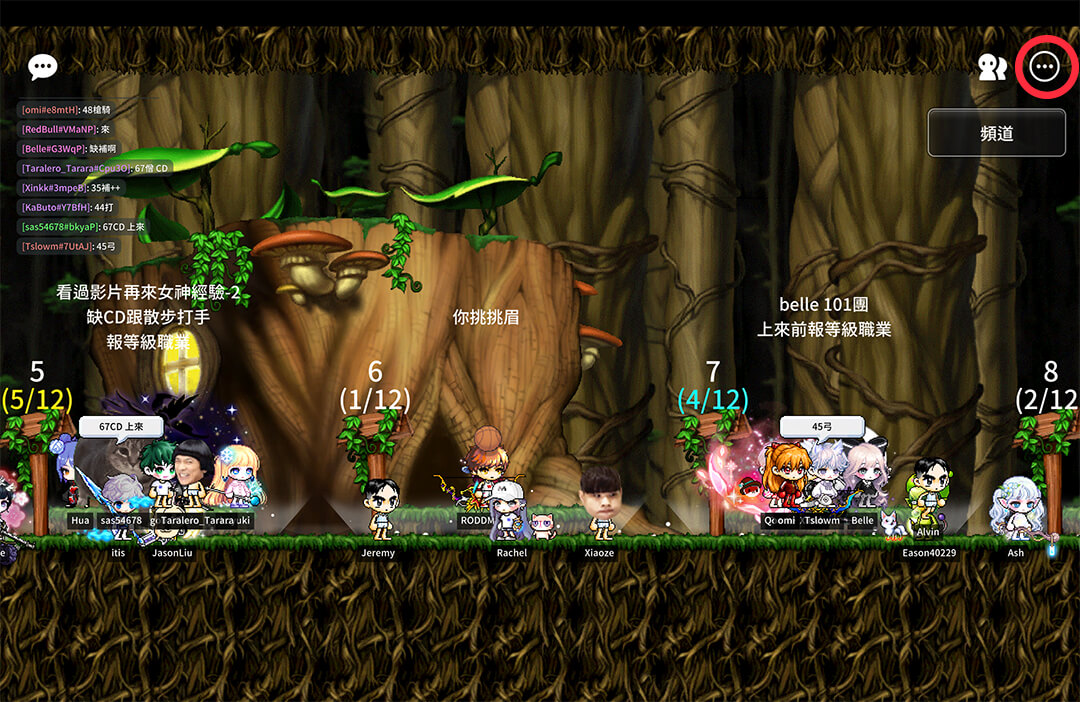Open the more options ellipsis menu
This screenshot has width=1080, height=702.
(1044, 66)
